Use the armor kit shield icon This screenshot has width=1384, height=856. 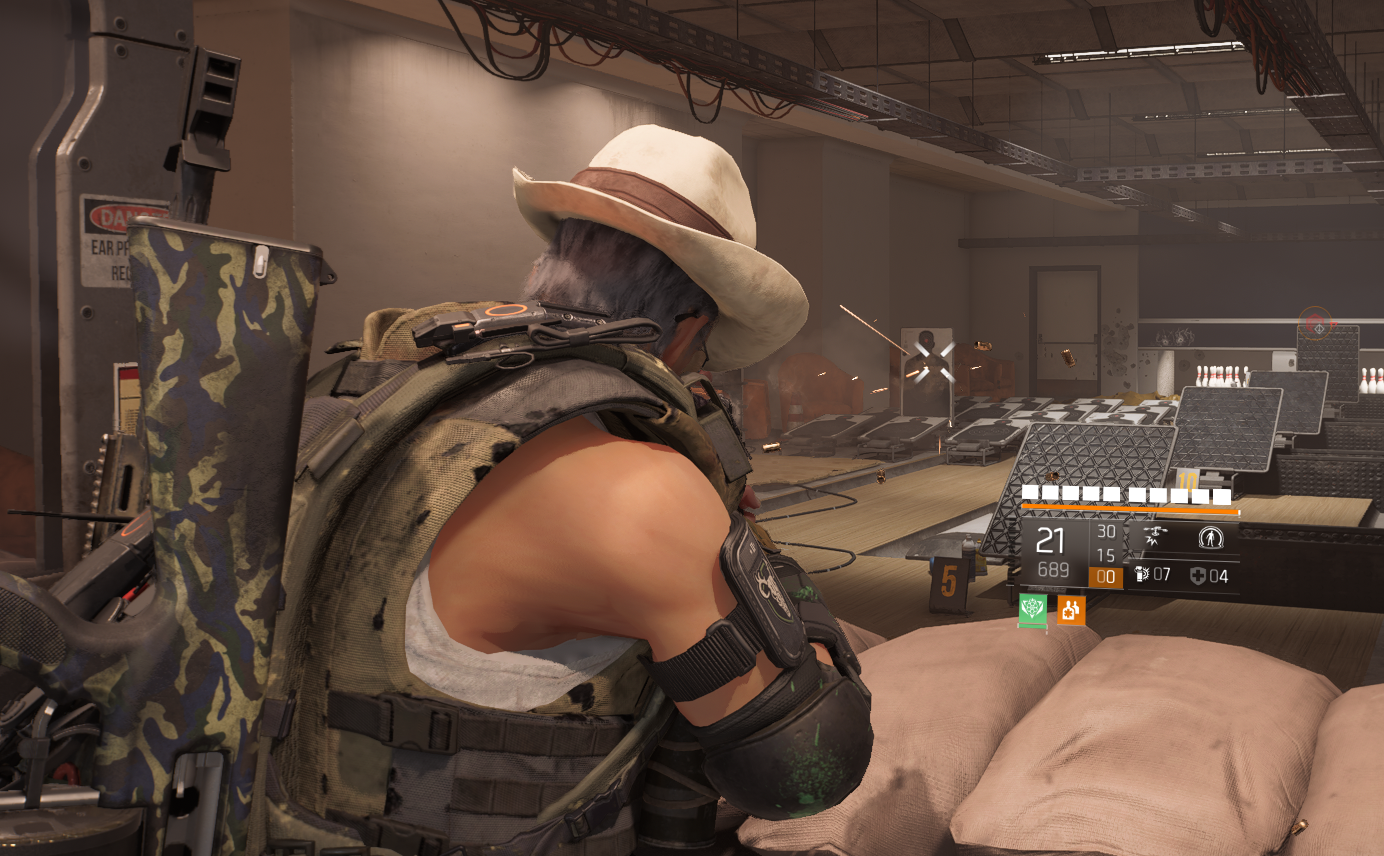coord(1198,575)
